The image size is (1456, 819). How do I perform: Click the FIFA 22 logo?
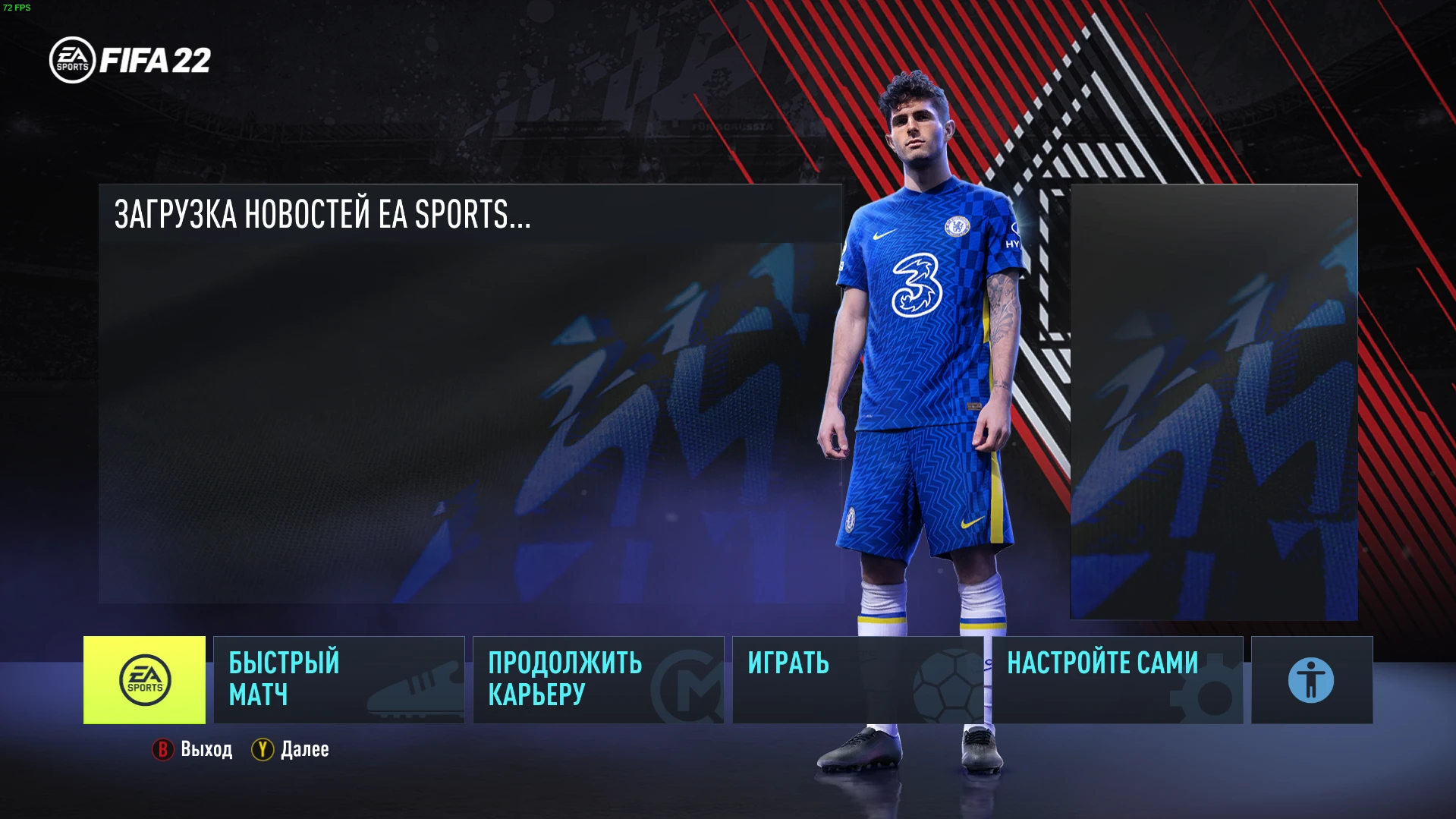pos(129,61)
